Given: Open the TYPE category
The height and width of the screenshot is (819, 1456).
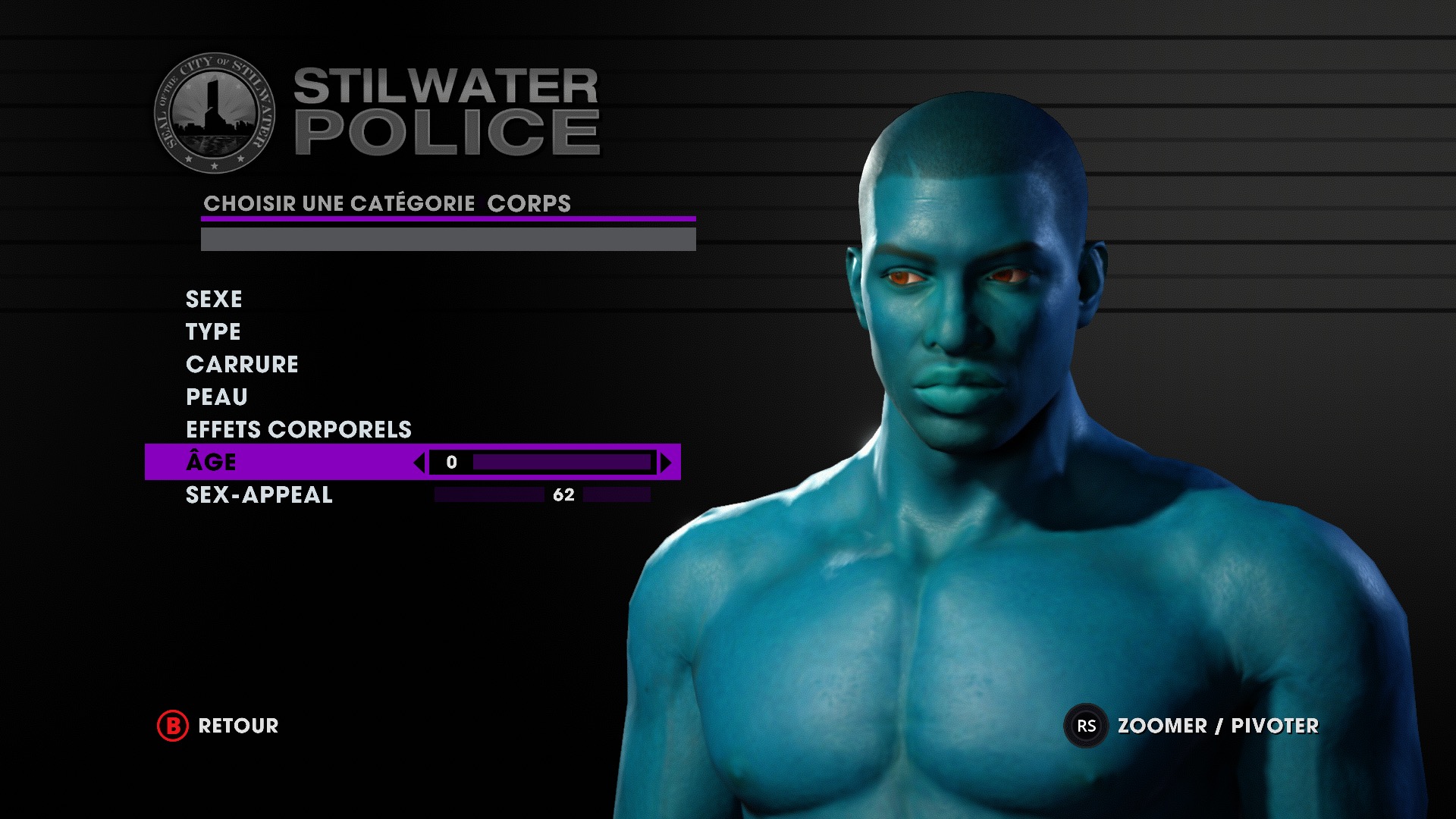Looking at the screenshot, I should pos(213,331).
